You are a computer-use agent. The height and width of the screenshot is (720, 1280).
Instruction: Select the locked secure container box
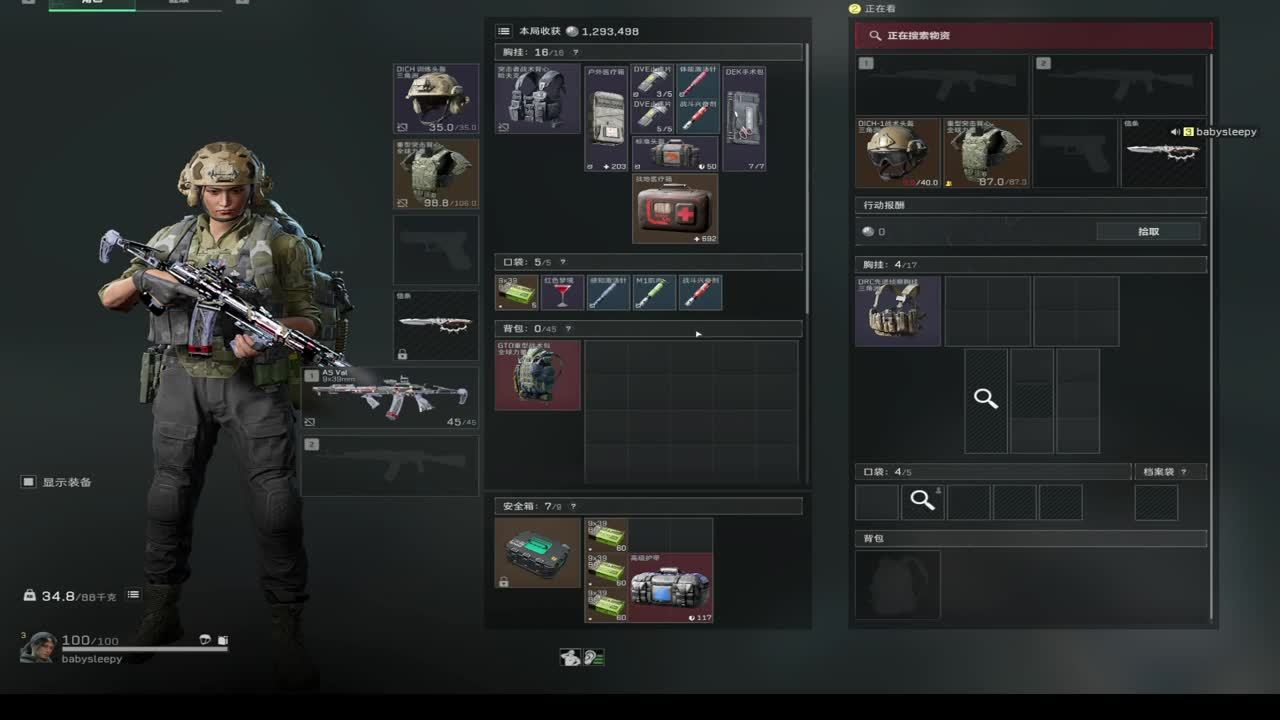pos(537,552)
